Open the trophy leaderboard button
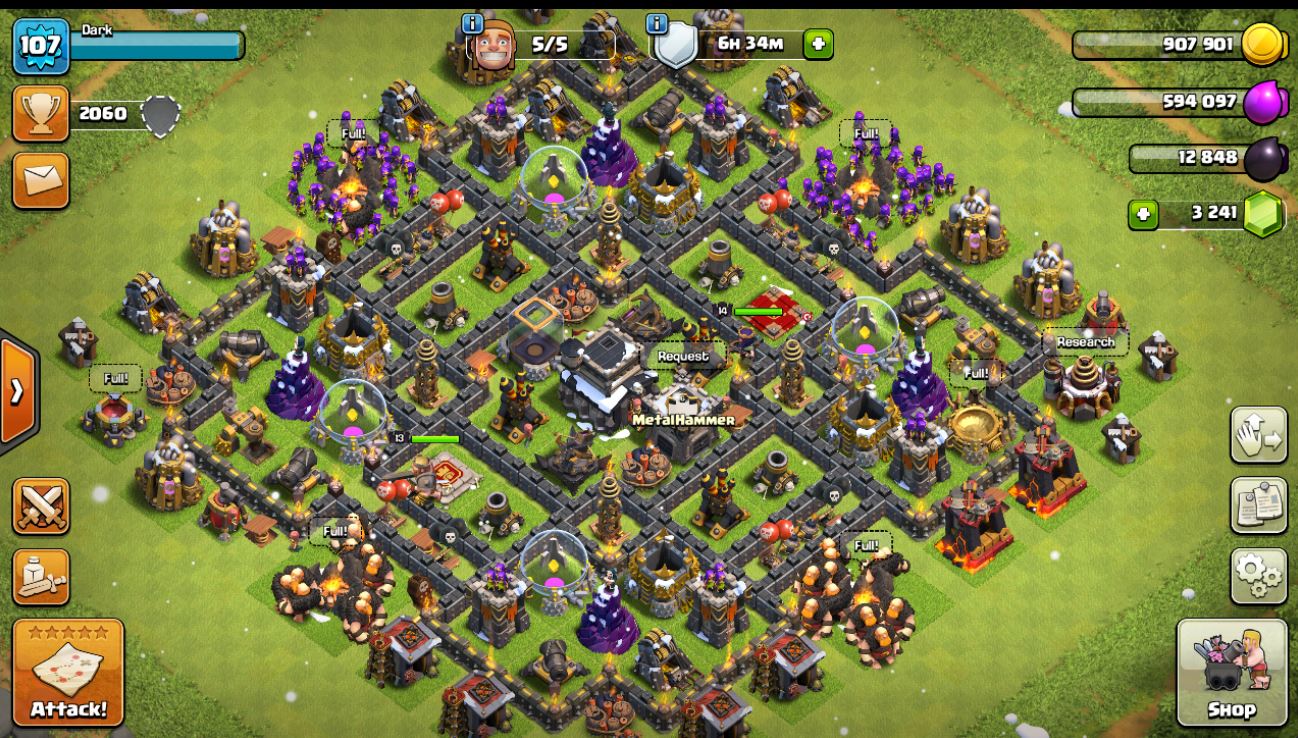Viewport: 1298px width, 738px height. 41,113
